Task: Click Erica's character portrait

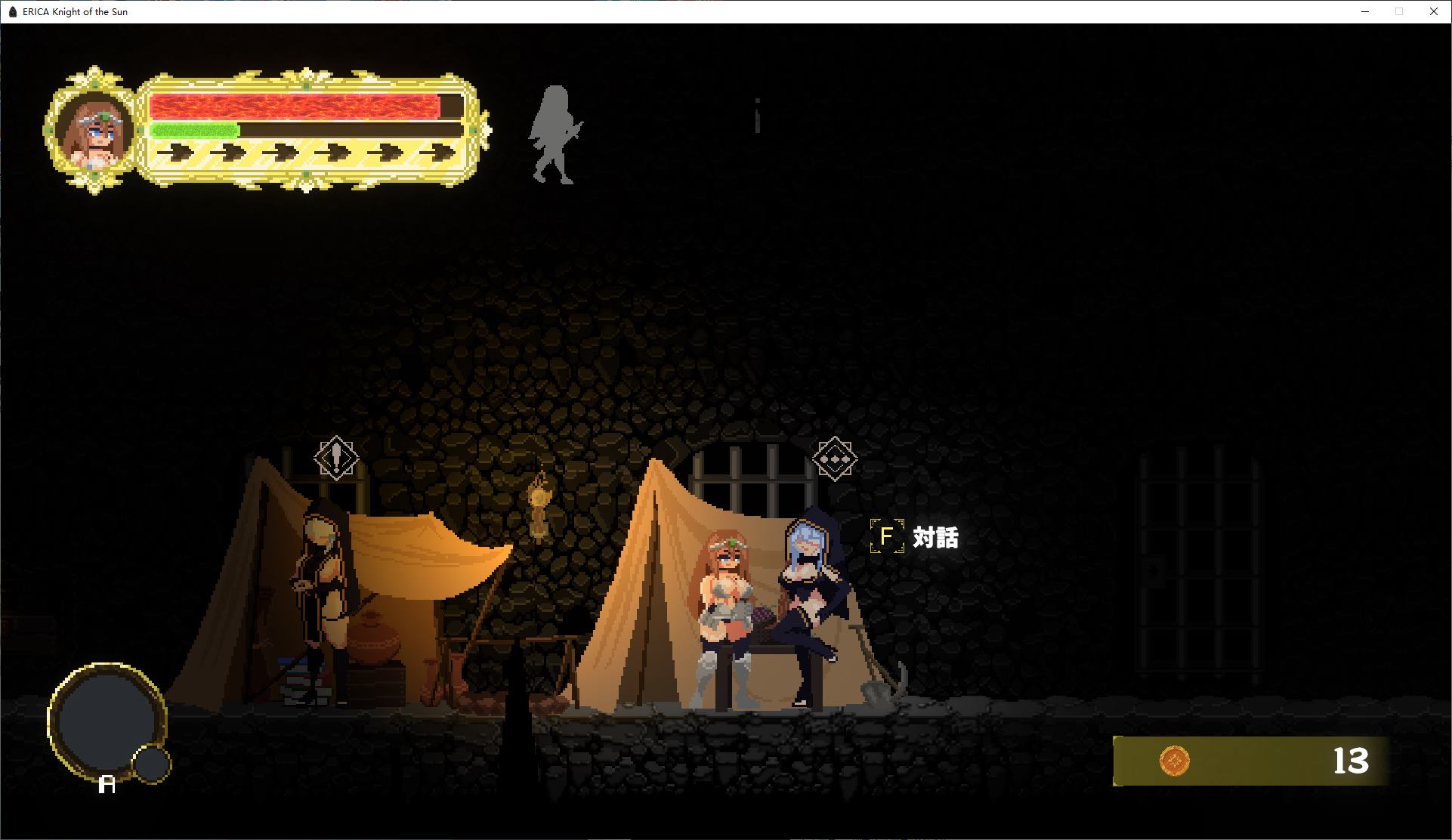Action: tap(94, 132)
